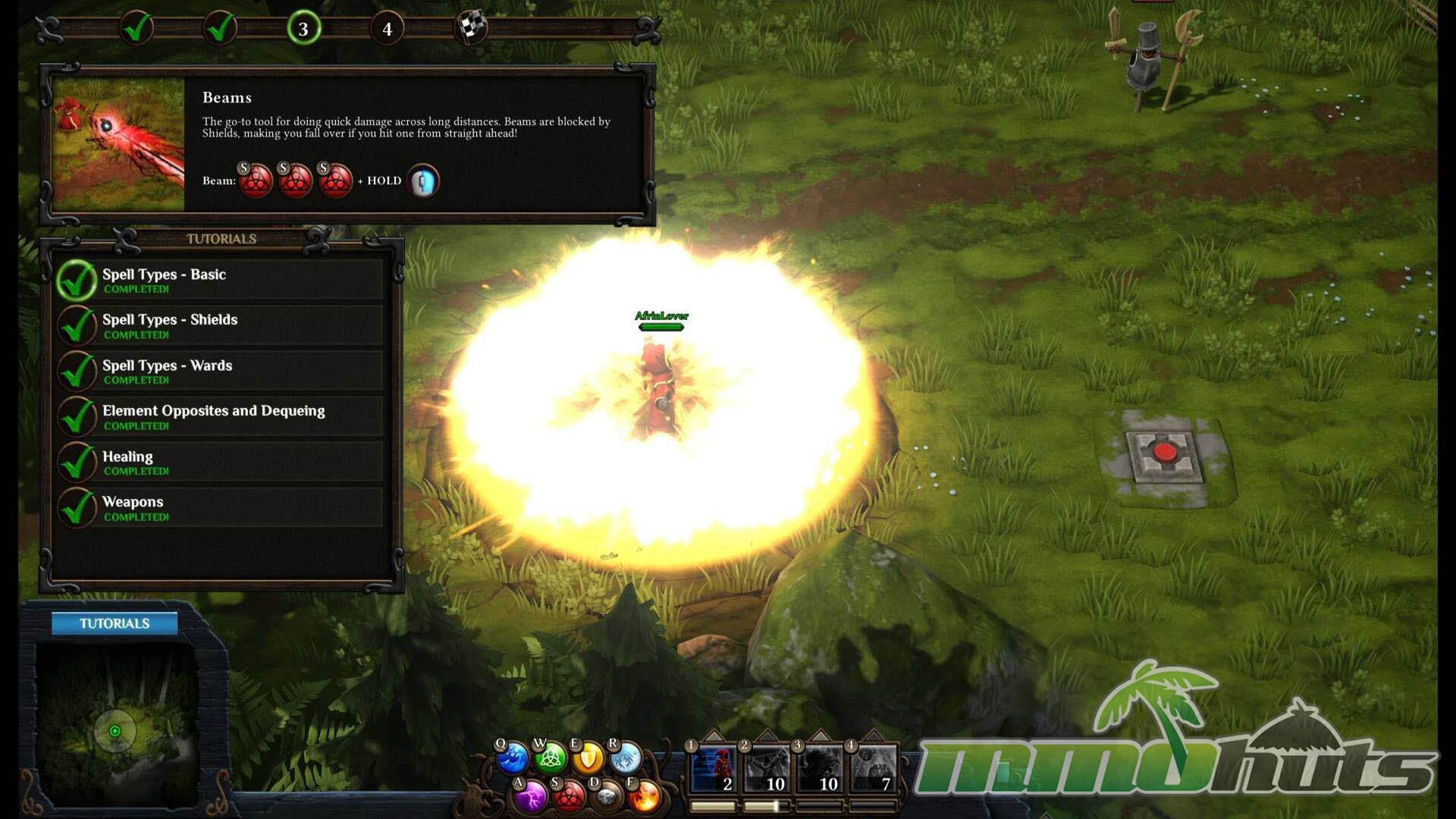Screen dimensions: 1456x819
Task: Open the Spell Types - Wards tutorial
Action: (220, 371)
